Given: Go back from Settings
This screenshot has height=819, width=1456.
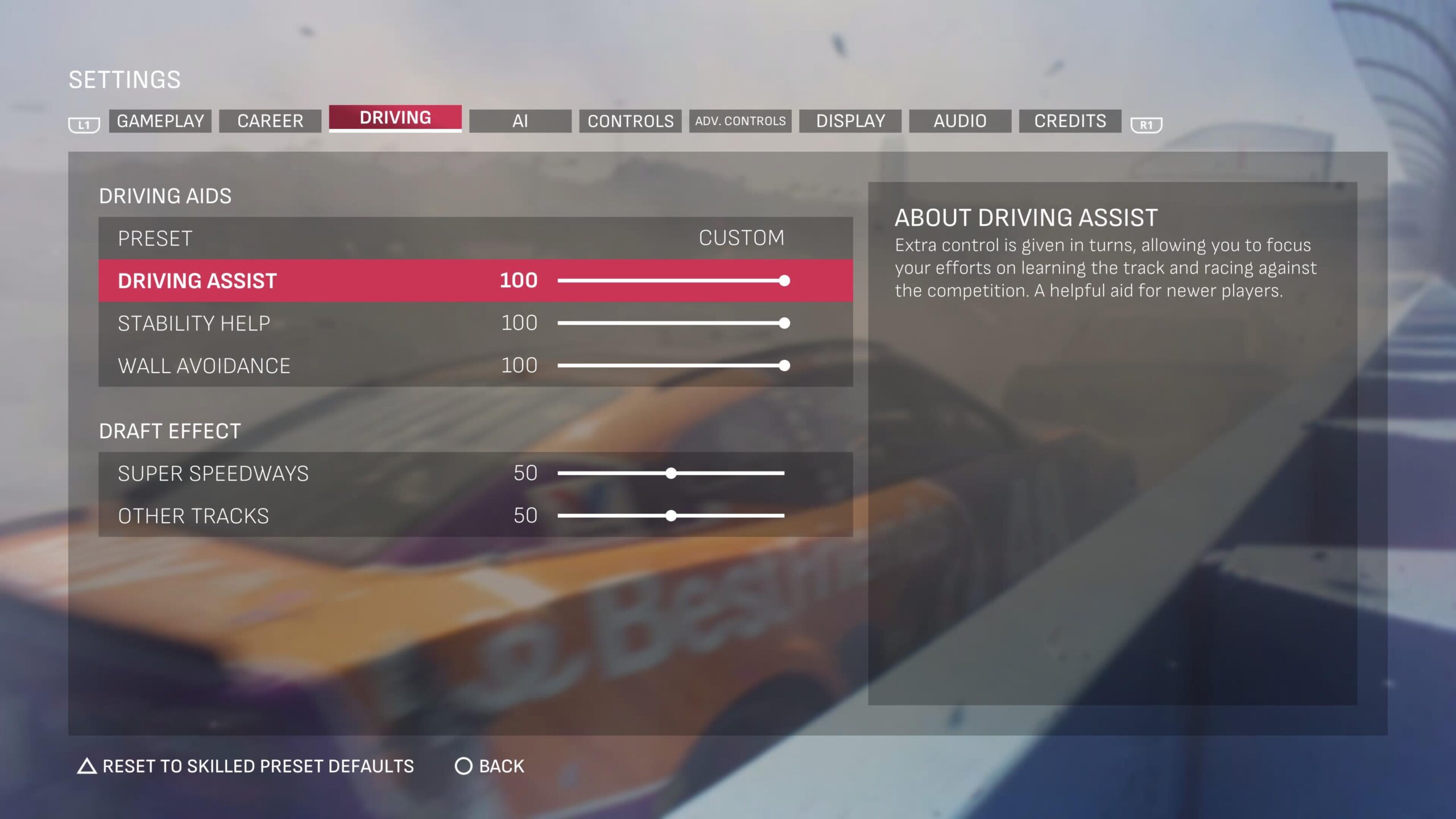Looking at the screenshot, I should coord(490,766).
